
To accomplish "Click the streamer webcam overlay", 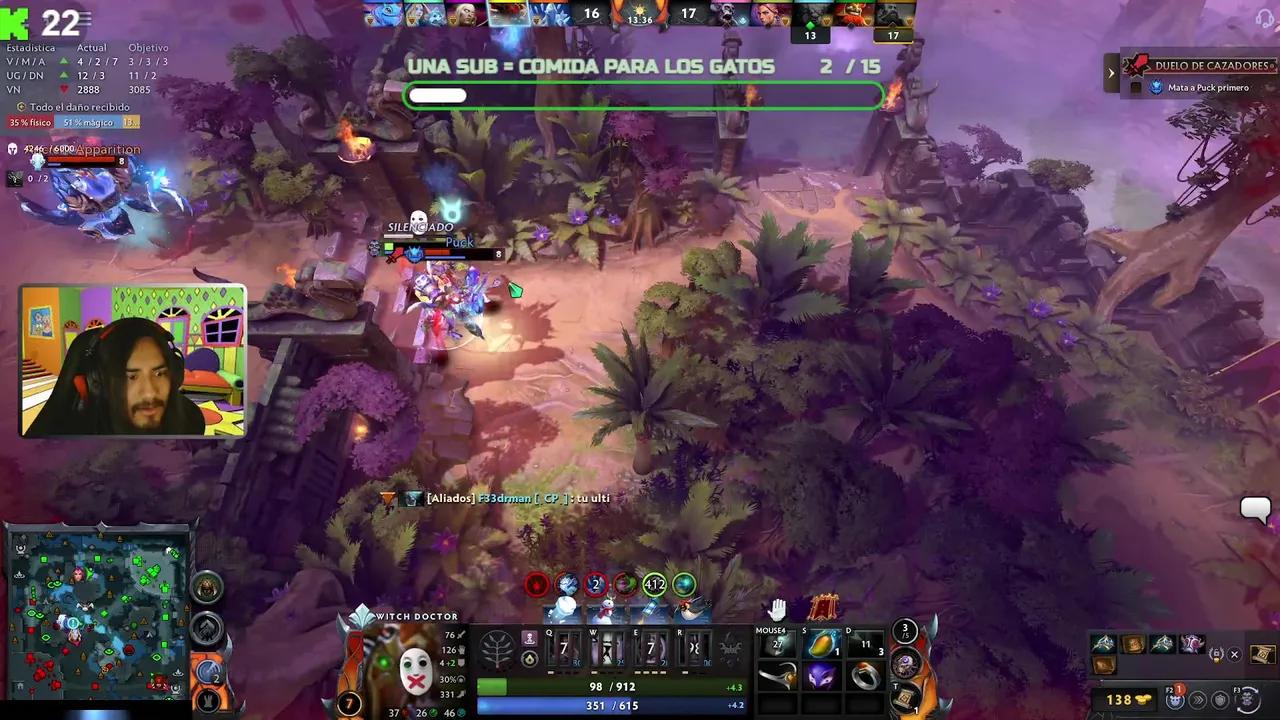I will (x=132, y=361).
